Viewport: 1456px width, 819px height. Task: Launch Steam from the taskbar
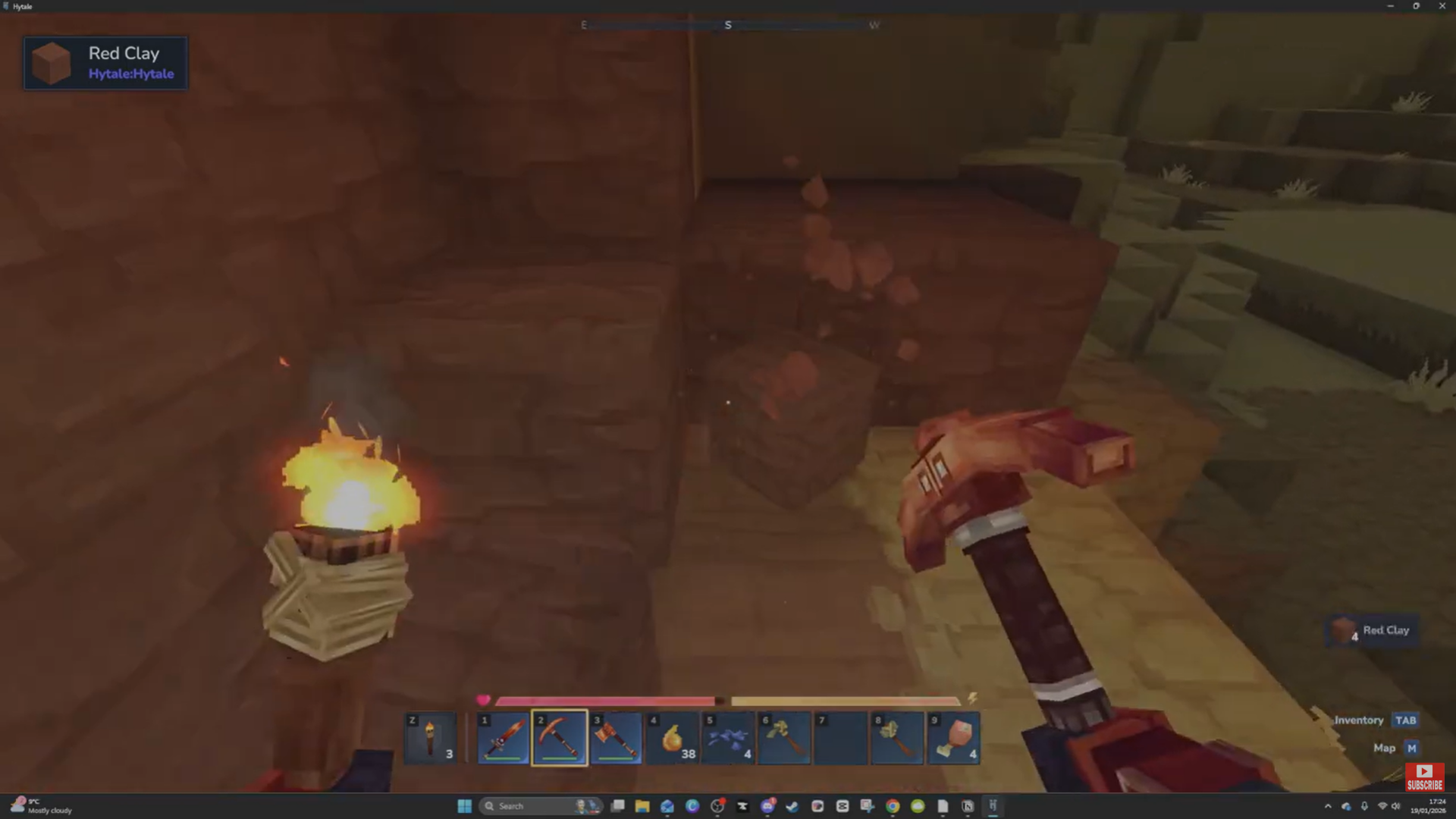click(792, 806)
